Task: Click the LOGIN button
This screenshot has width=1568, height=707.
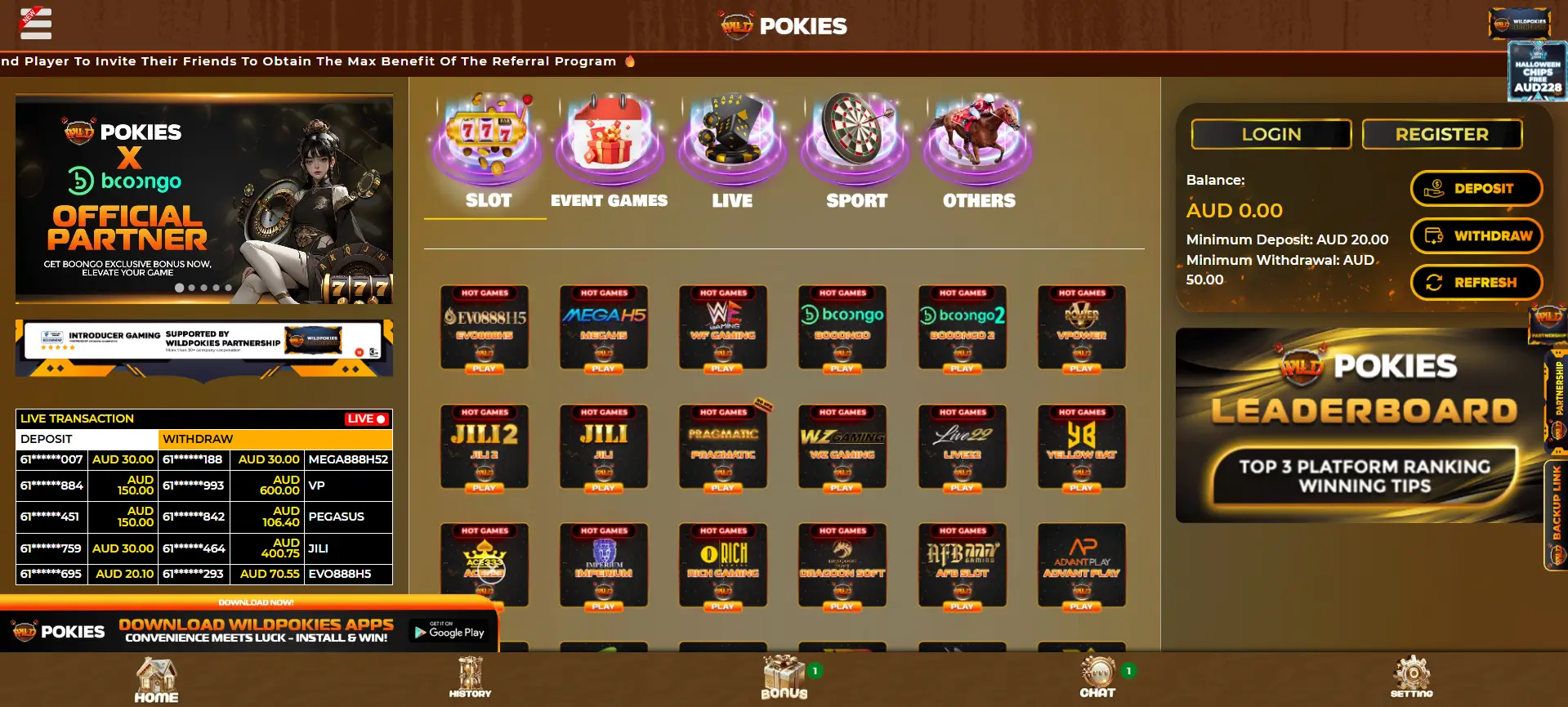Action: click(x=1271, y=134)
